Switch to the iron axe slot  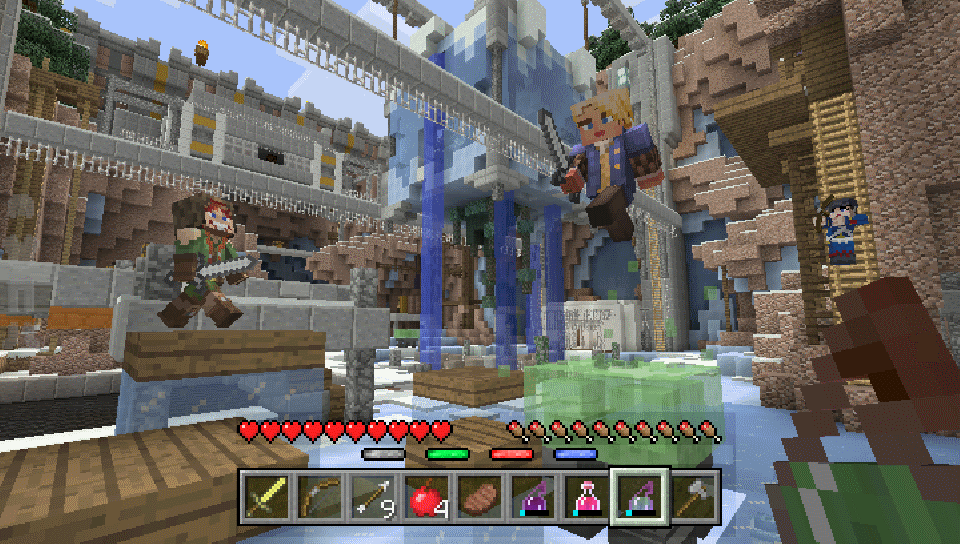[x=695, y=495]
